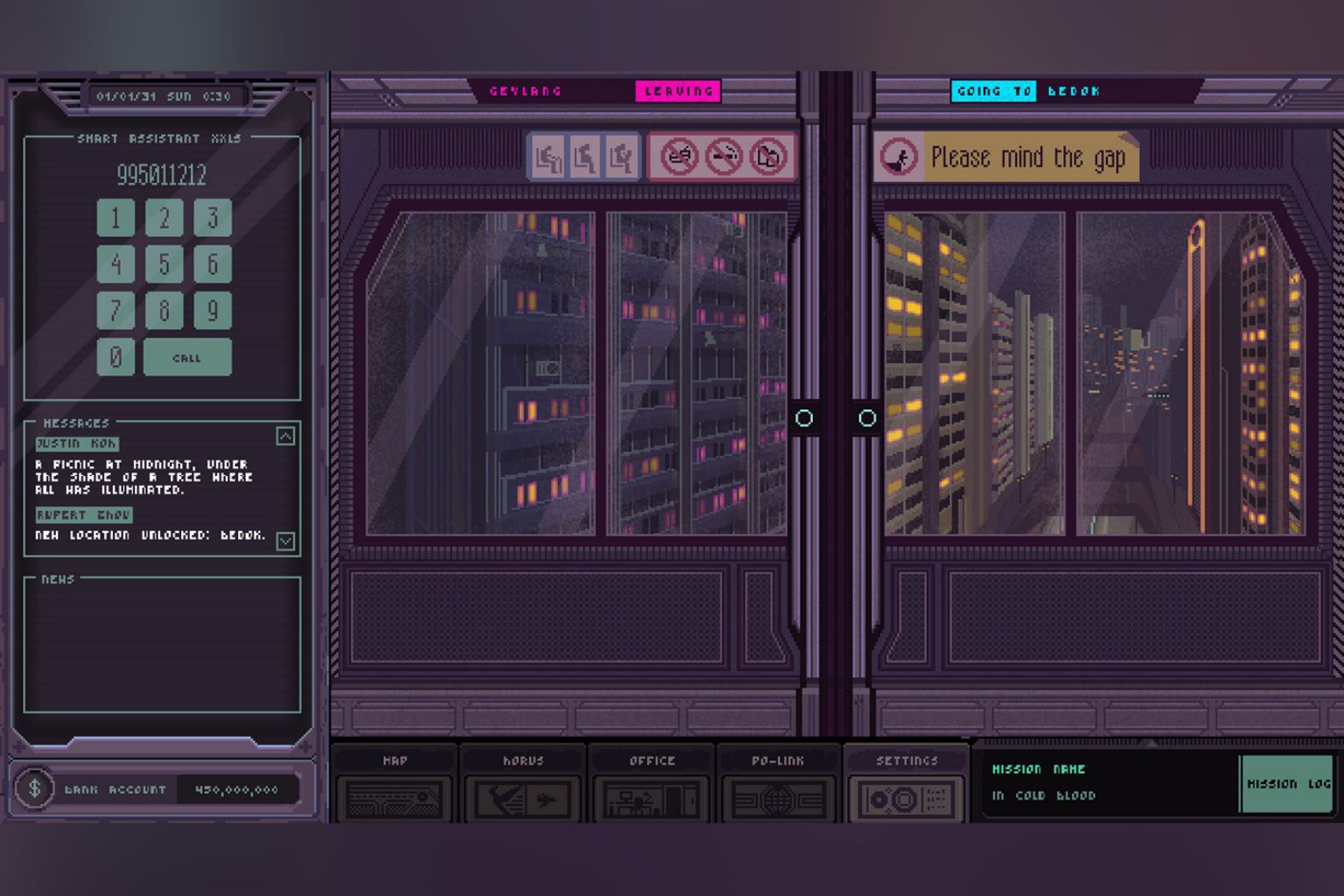Choose the 8 keypad button

pos(164,311)
